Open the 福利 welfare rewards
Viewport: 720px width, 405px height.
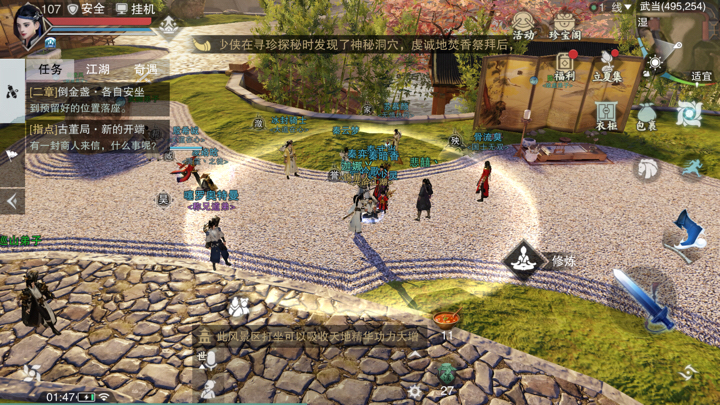click(564, 65)
